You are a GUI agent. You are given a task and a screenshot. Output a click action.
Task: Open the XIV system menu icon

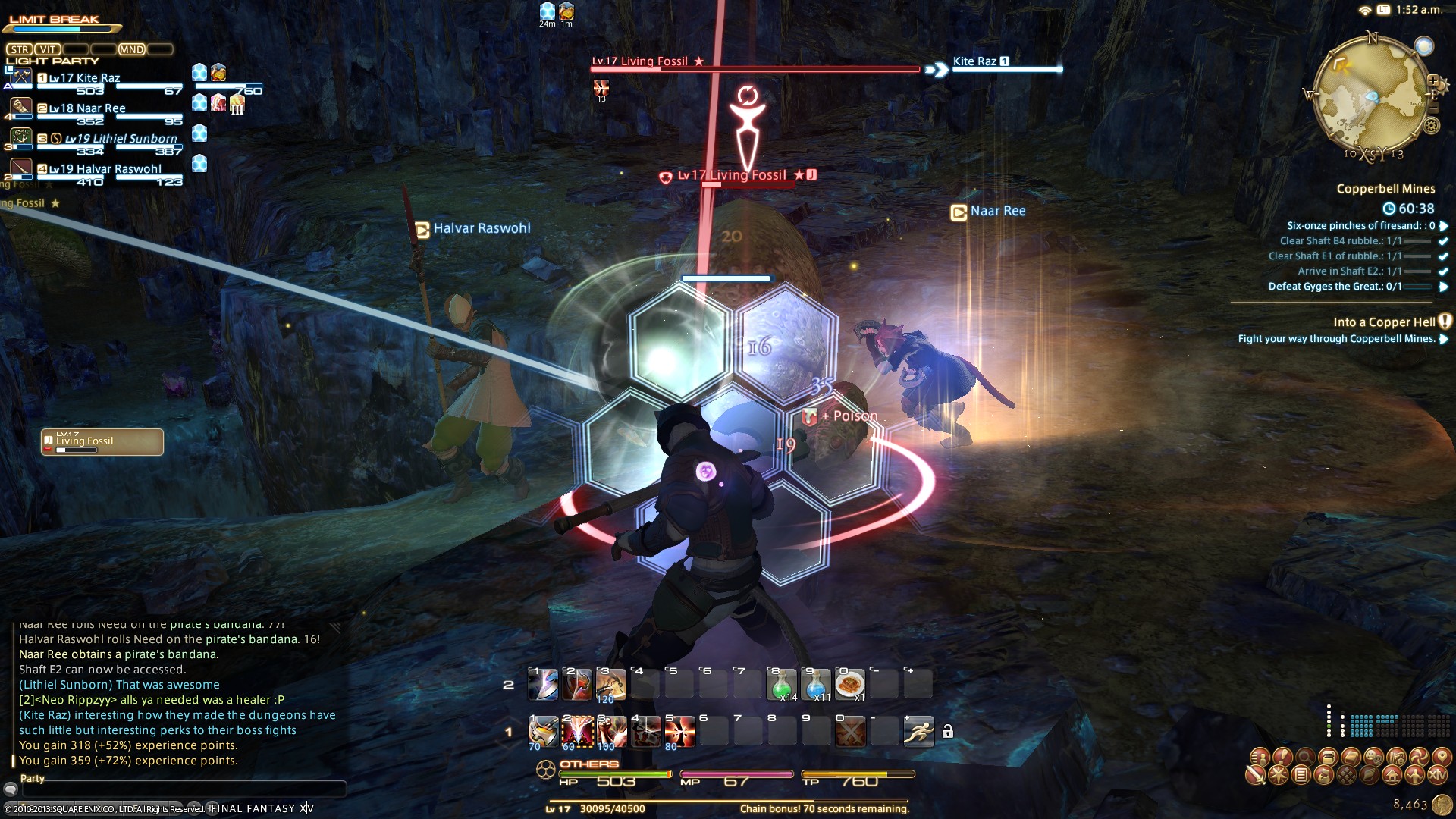[x=1438, y=775]
